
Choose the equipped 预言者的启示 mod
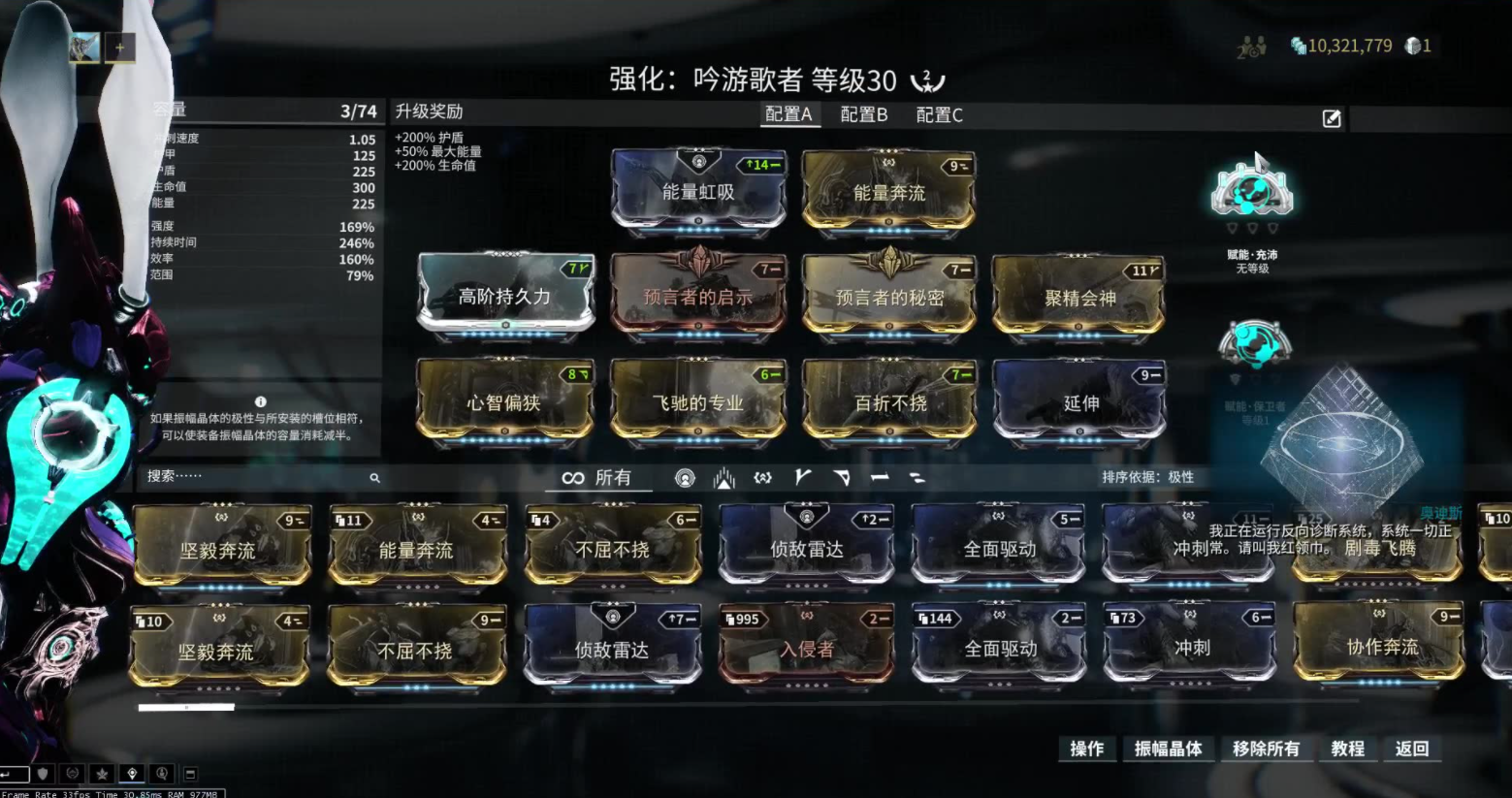coord(698,296)
